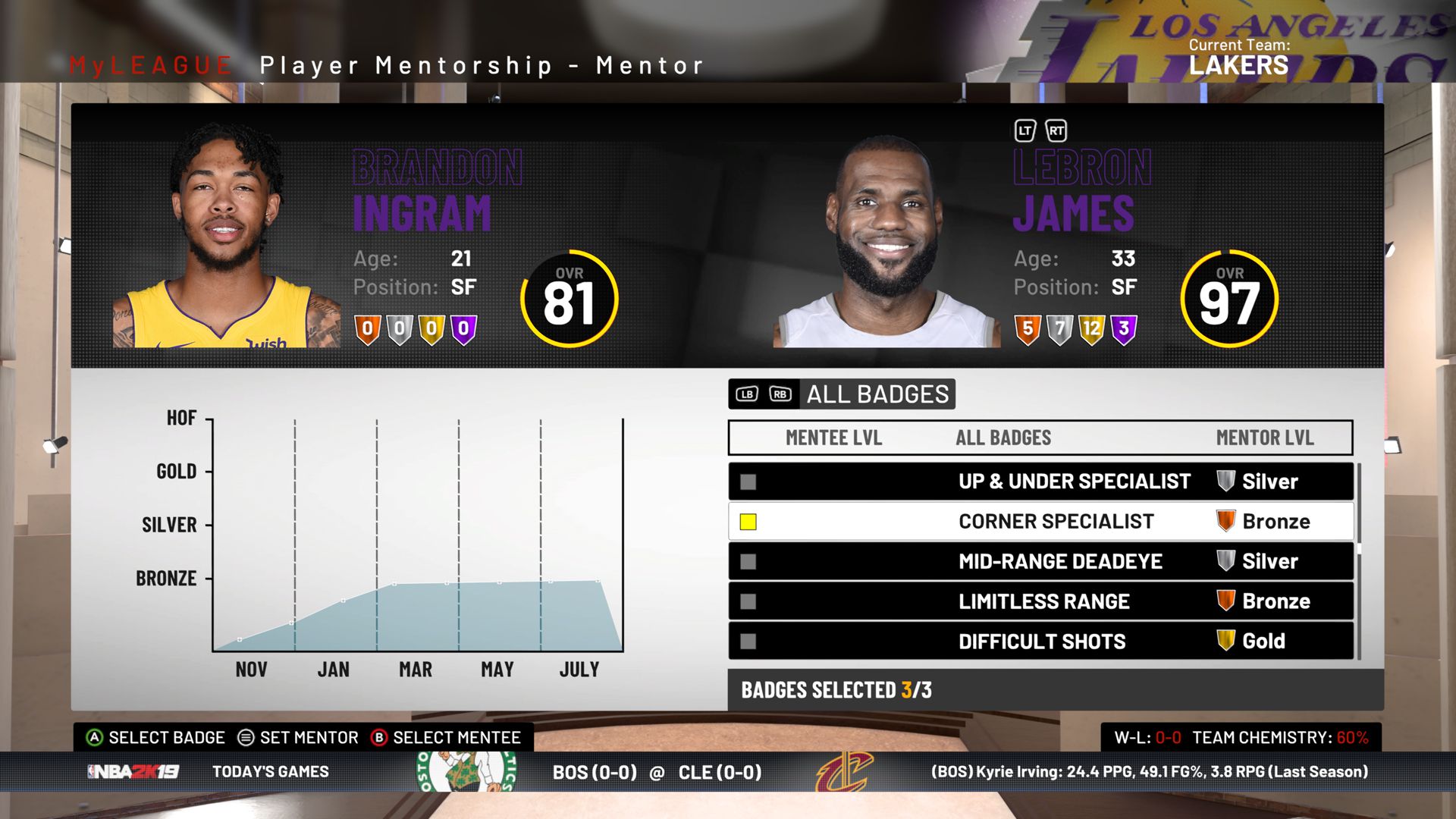Click RT to switch mentor right
The width and height of the screenshot is (1456, 819).
1056,130
